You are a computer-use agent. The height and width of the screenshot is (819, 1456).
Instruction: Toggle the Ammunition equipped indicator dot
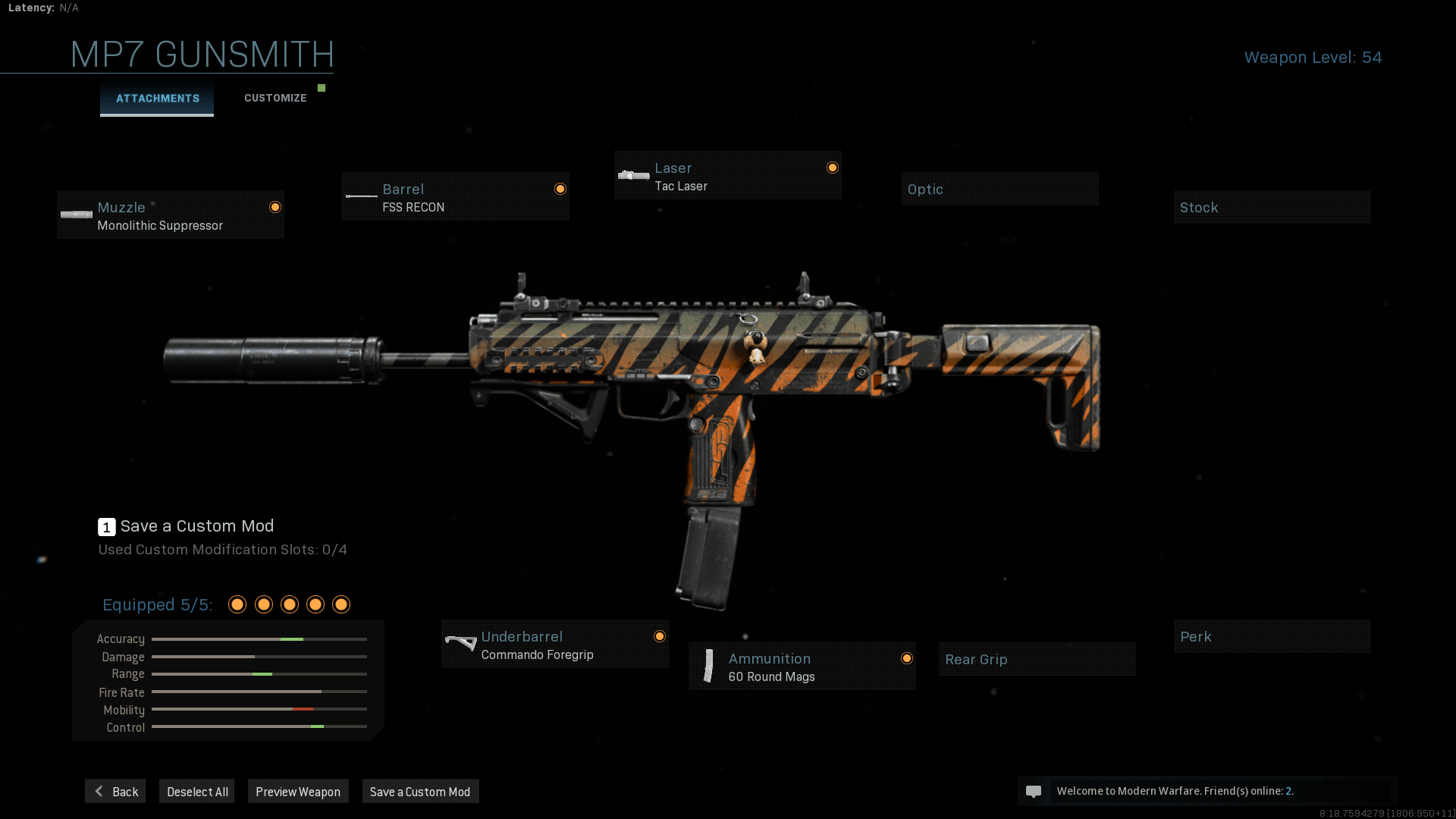(908, 657)
